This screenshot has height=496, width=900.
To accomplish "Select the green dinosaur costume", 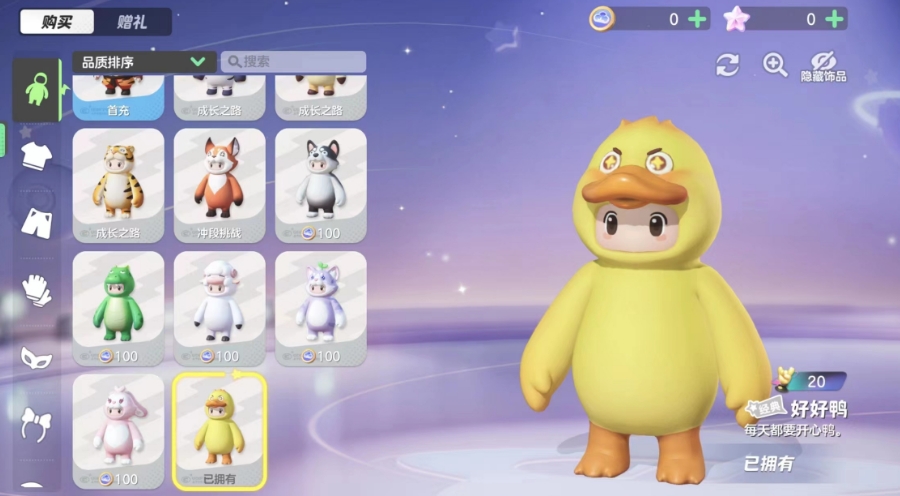I will [x=118, y=308].
